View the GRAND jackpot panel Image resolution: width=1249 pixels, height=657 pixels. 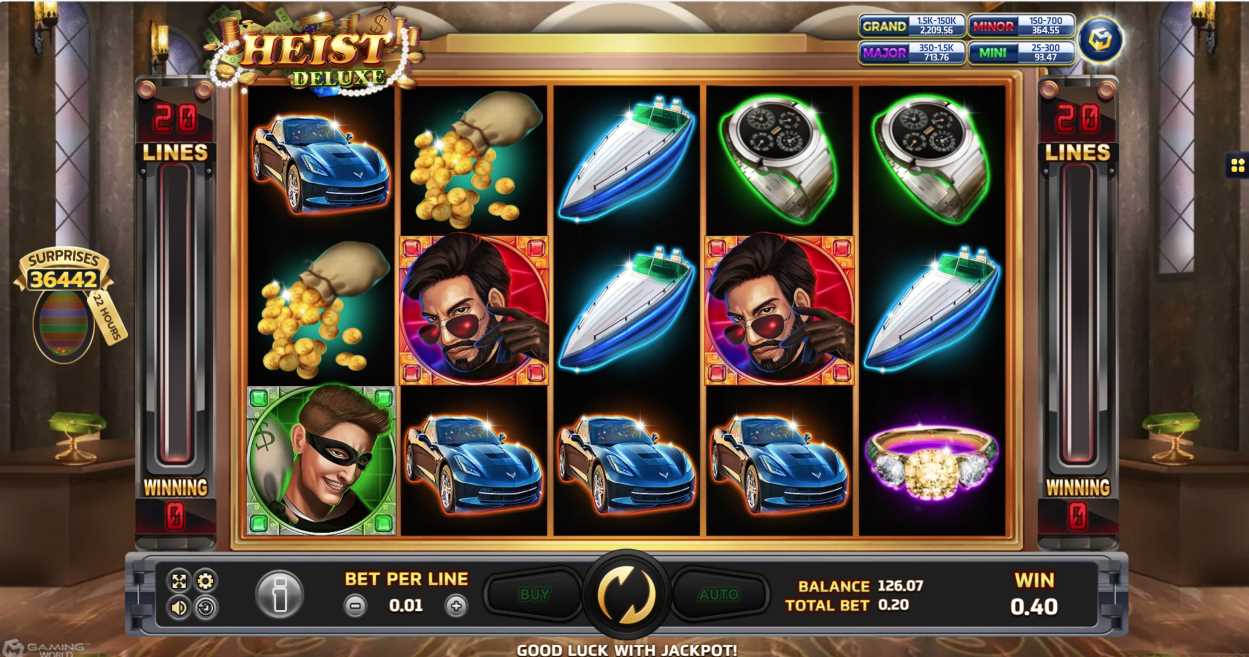910,26
